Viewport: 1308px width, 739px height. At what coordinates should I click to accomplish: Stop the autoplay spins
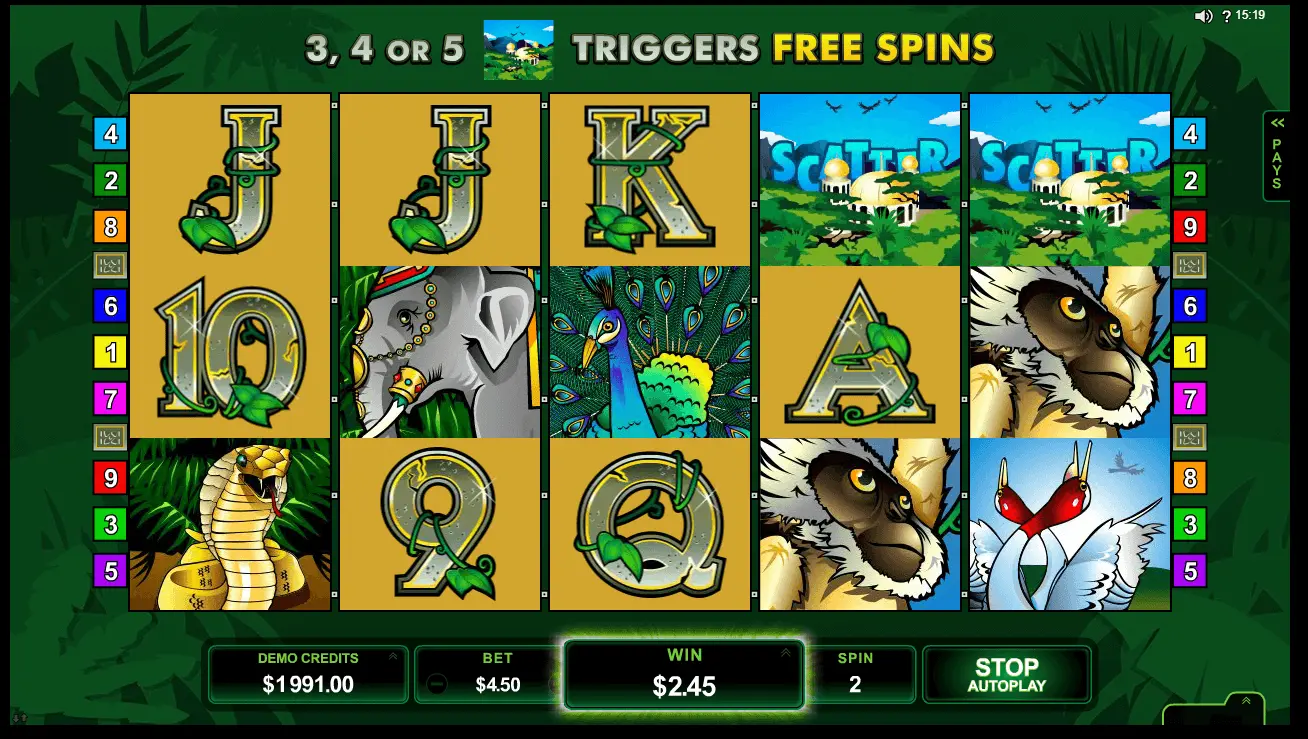[x=1006, y=675]
